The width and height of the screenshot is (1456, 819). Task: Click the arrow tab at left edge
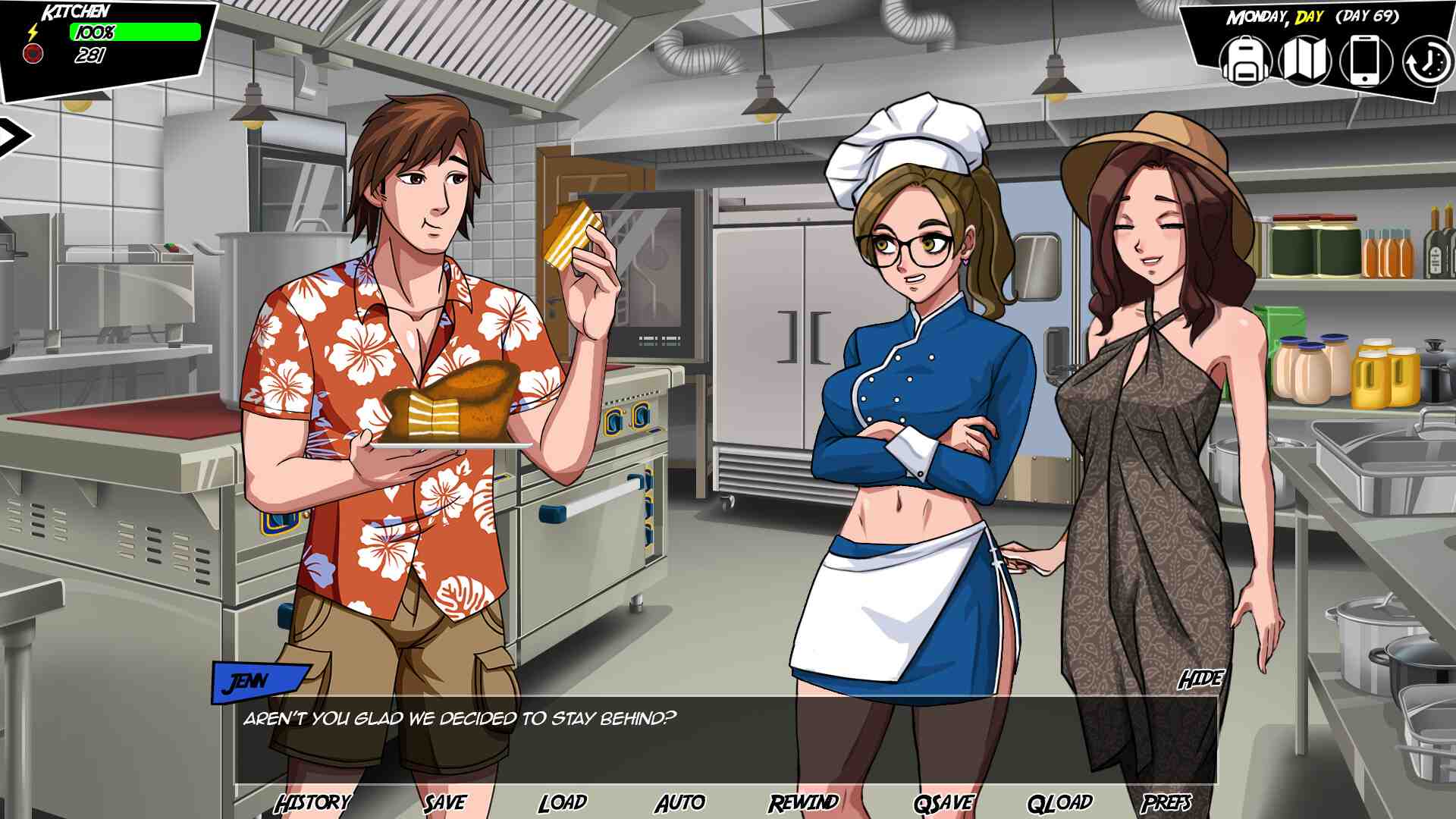click(14, 136)
